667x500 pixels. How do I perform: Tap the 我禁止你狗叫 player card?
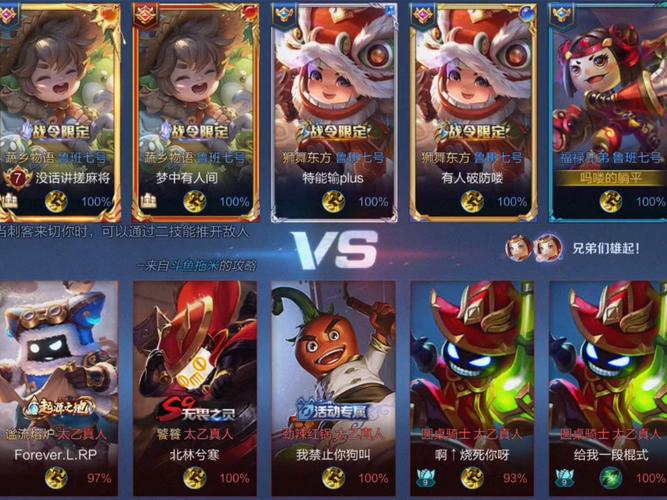click(x=332, y=385)
